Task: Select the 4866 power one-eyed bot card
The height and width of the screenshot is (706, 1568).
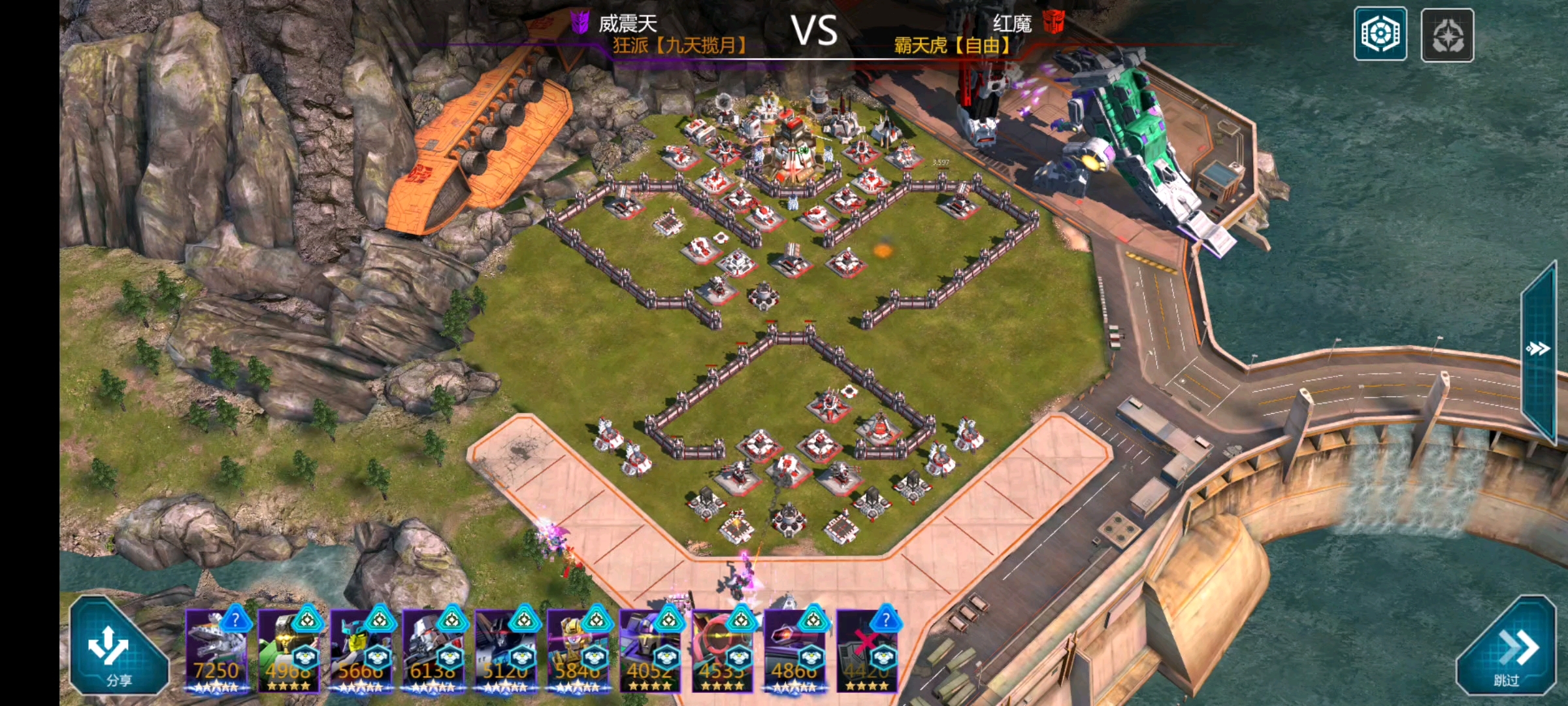Action: tap(795, 652)
